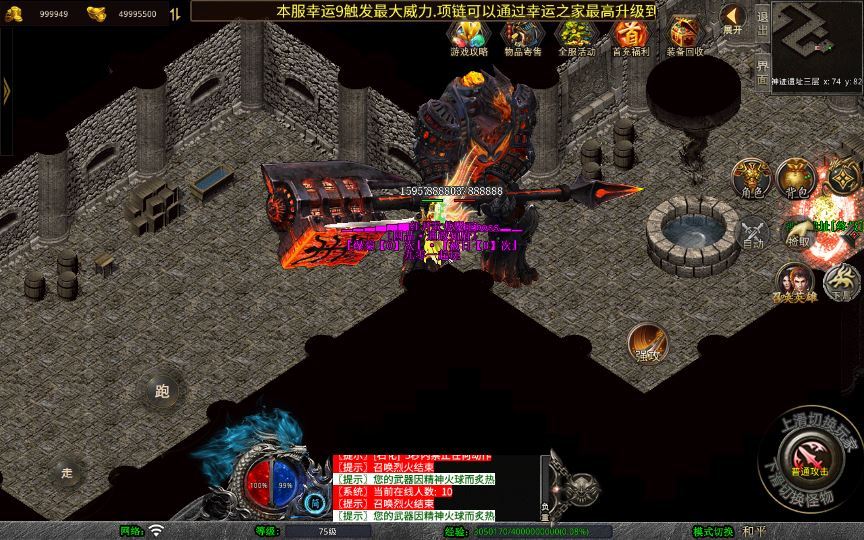Tap the 下马 dismount button
This screenshot has width=864, height=540.
point(841,283)
